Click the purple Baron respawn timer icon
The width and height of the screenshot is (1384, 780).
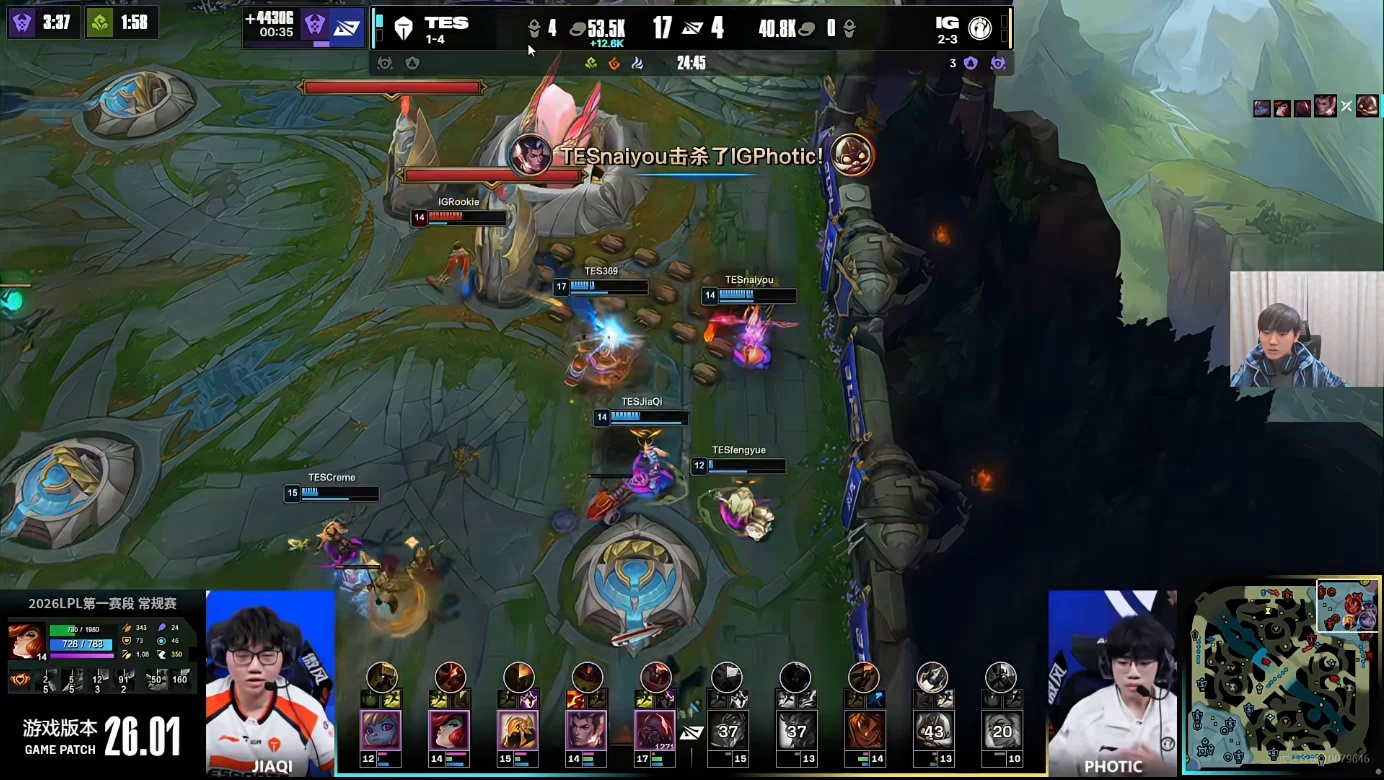coord(22,22)
